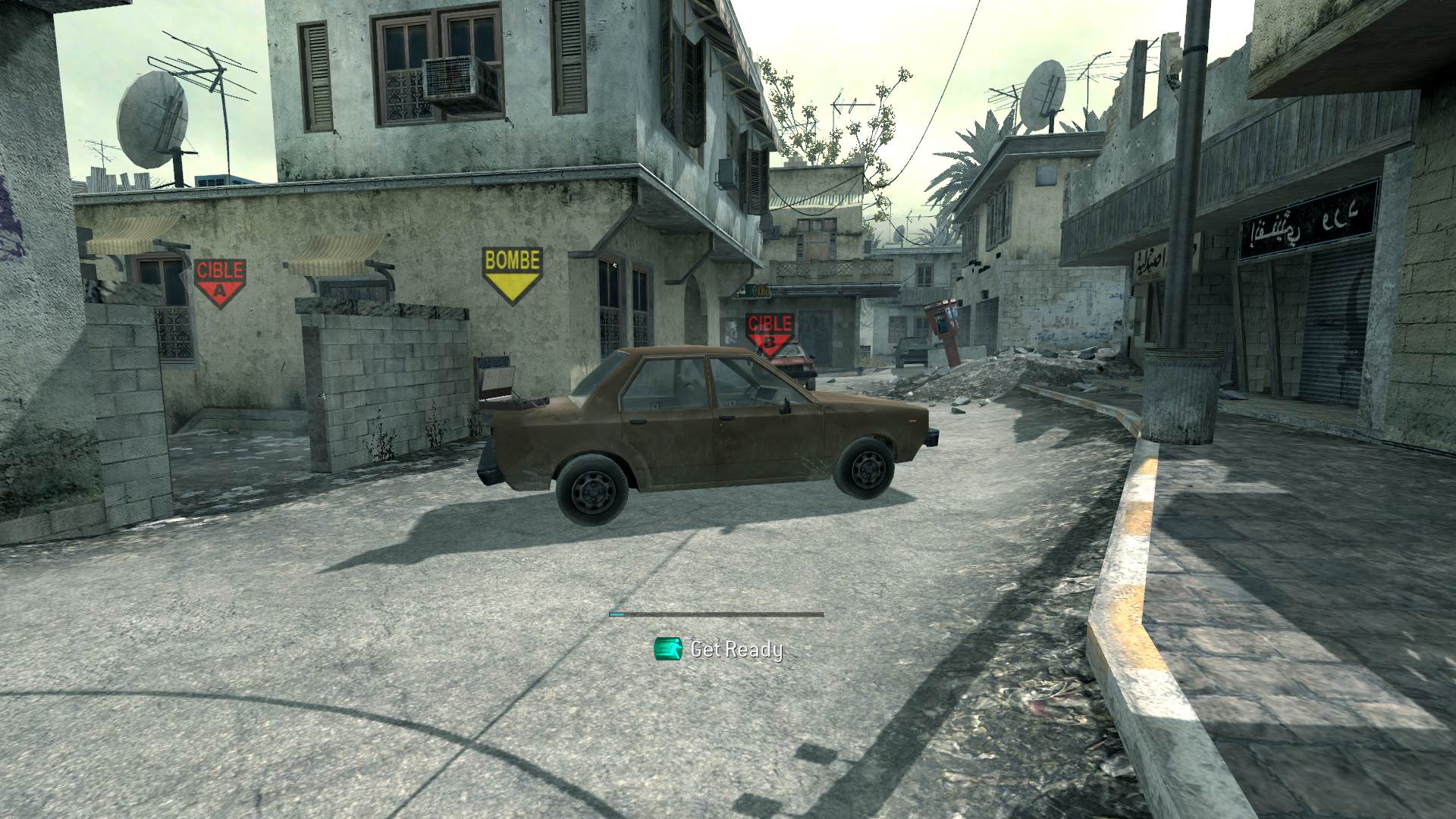
Task: Click the teal bomb icon beside Get Ready
Action: point(670,650)
